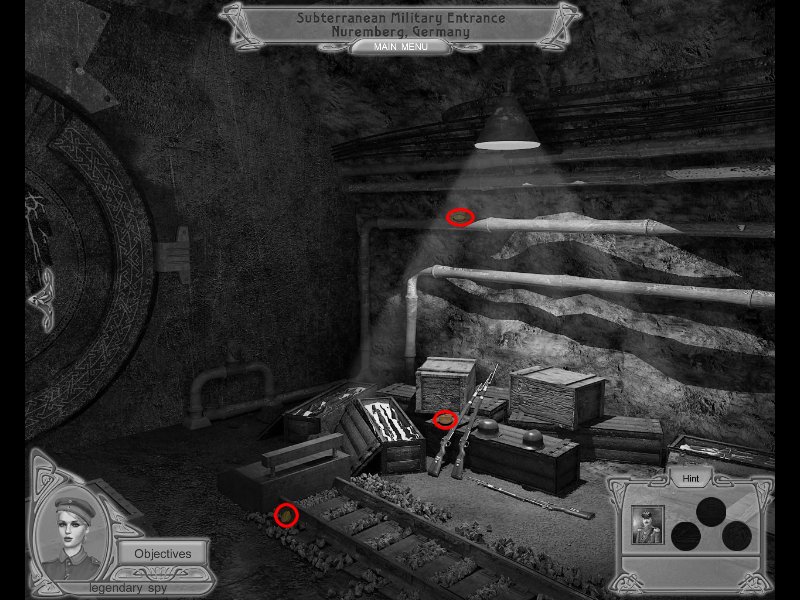Image resolution: width=800 pixels, height=600 pixels.
Task: Open the Main Menu
Action: click(399, 47)
